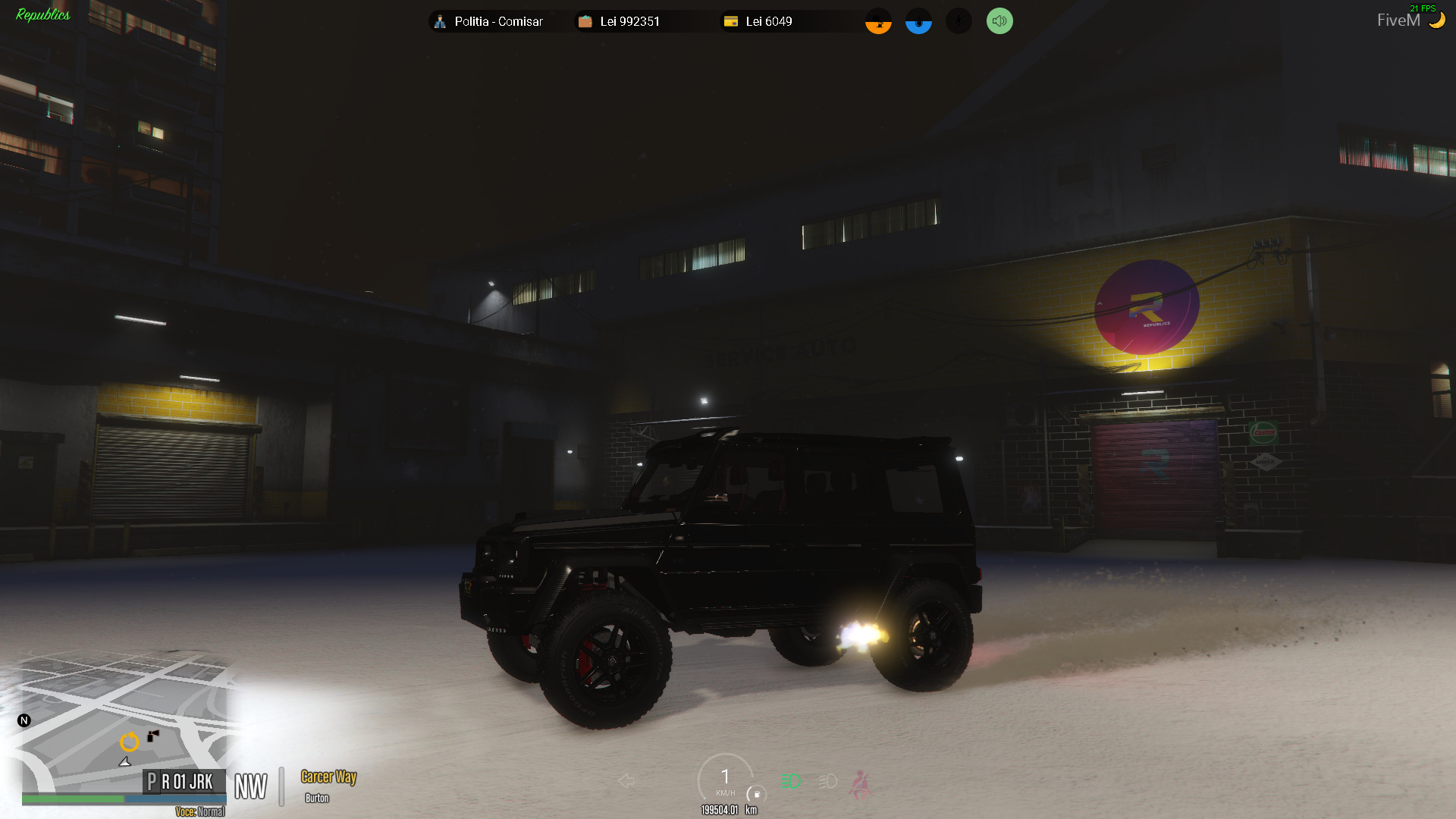Viewport: 1456px width, 819px height.
Task: Click the Voce: Normal voice indicator
Action: point(199,811)
